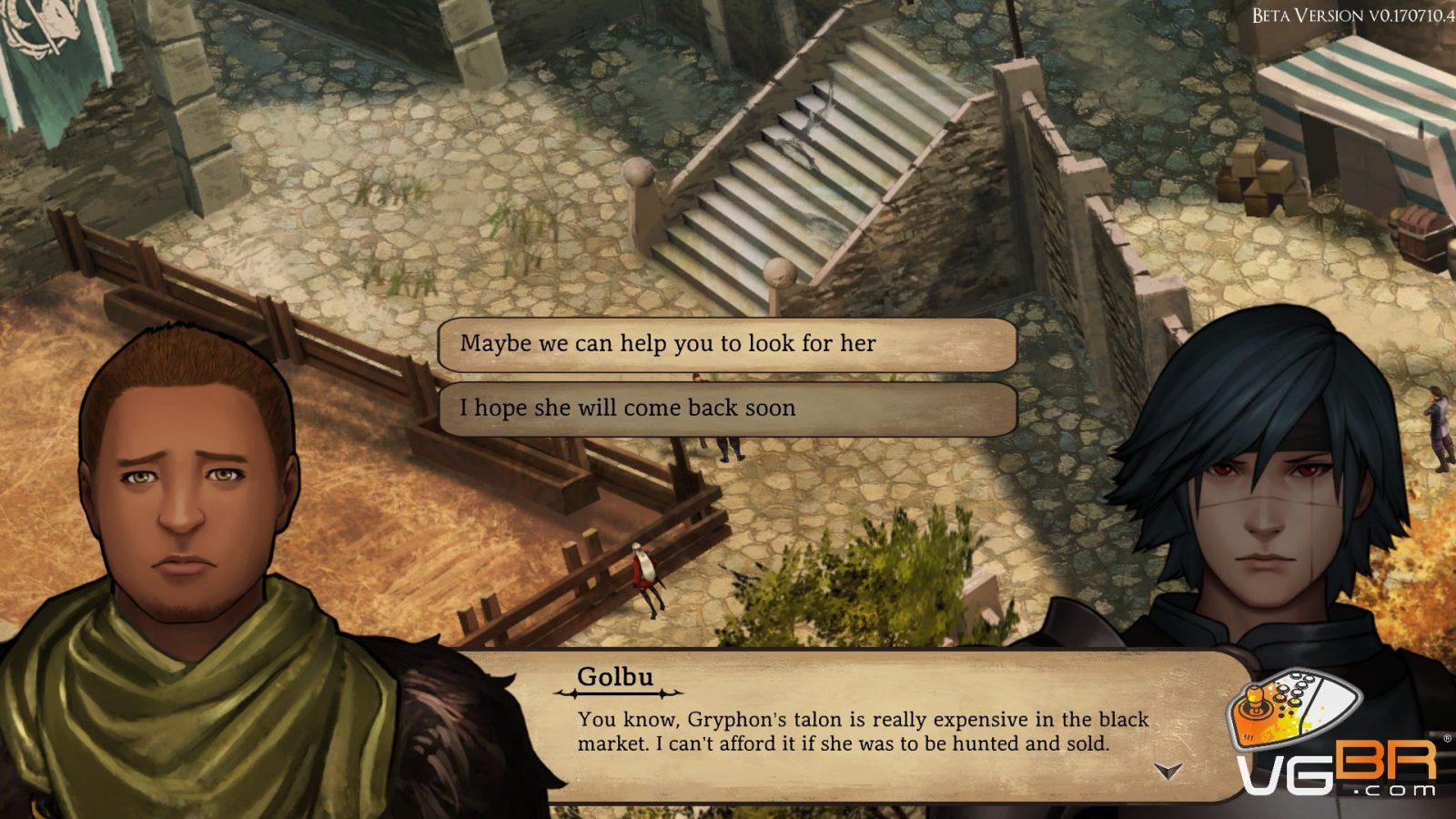Advance Golbu's dialogue with the down arrow
Viewport: 1456px width, 819px height.
(x=1168, y=772)
